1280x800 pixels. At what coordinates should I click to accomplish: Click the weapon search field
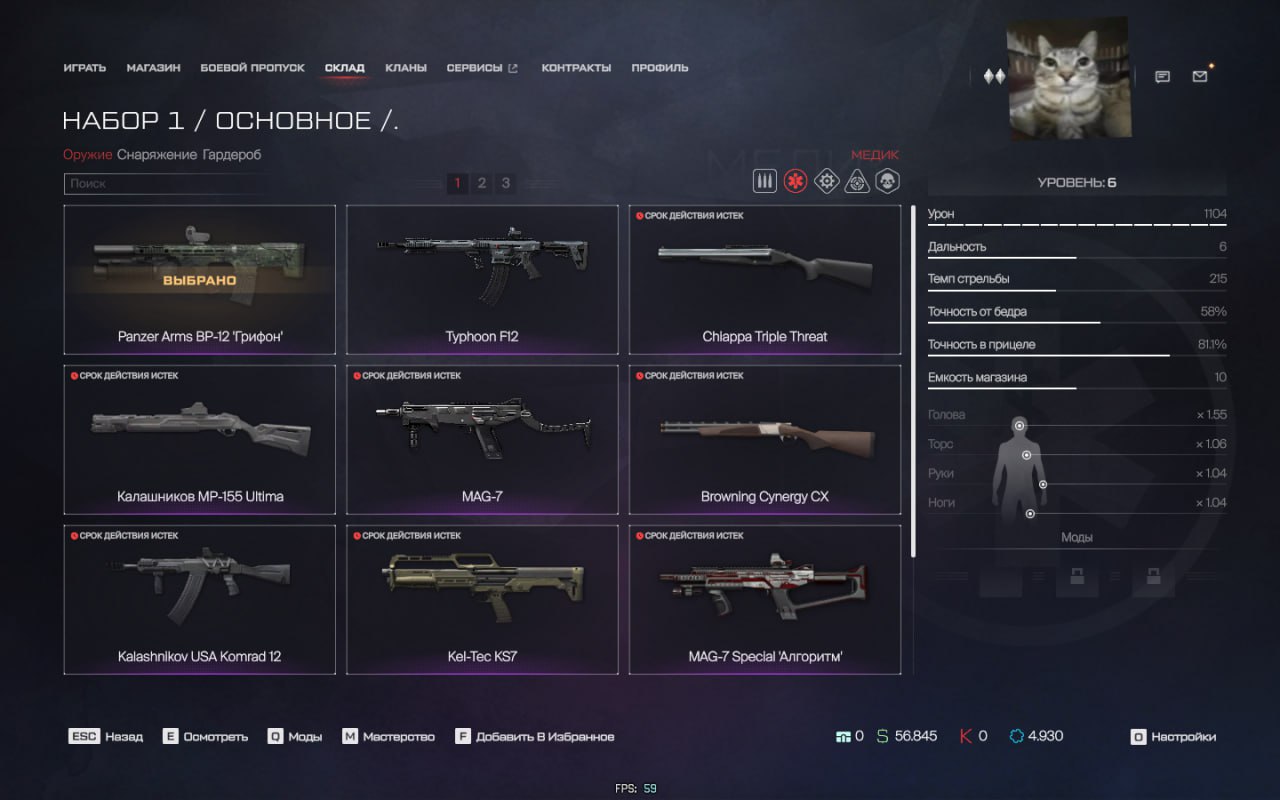pos(165,184)
